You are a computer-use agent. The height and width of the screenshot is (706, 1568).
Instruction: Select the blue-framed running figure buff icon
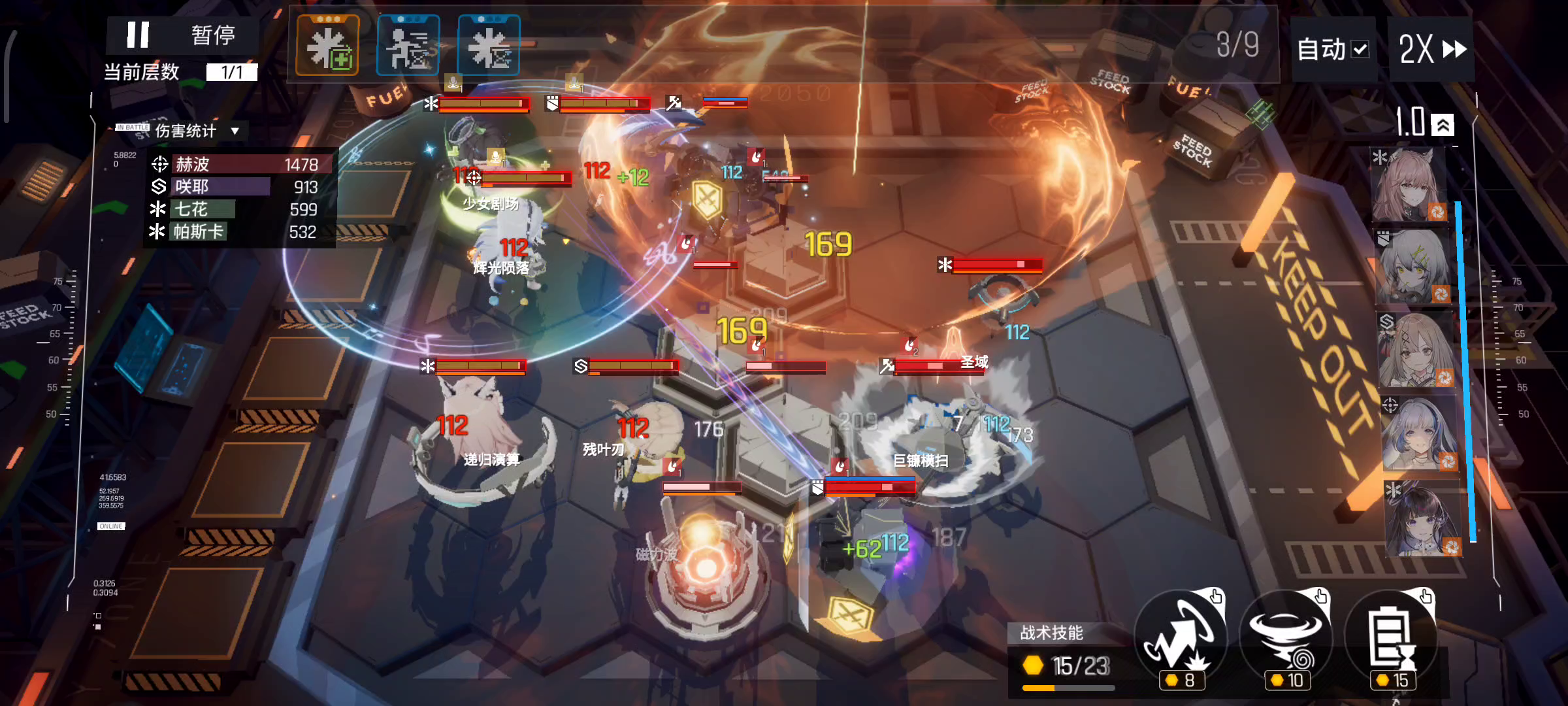pos(408,46)
